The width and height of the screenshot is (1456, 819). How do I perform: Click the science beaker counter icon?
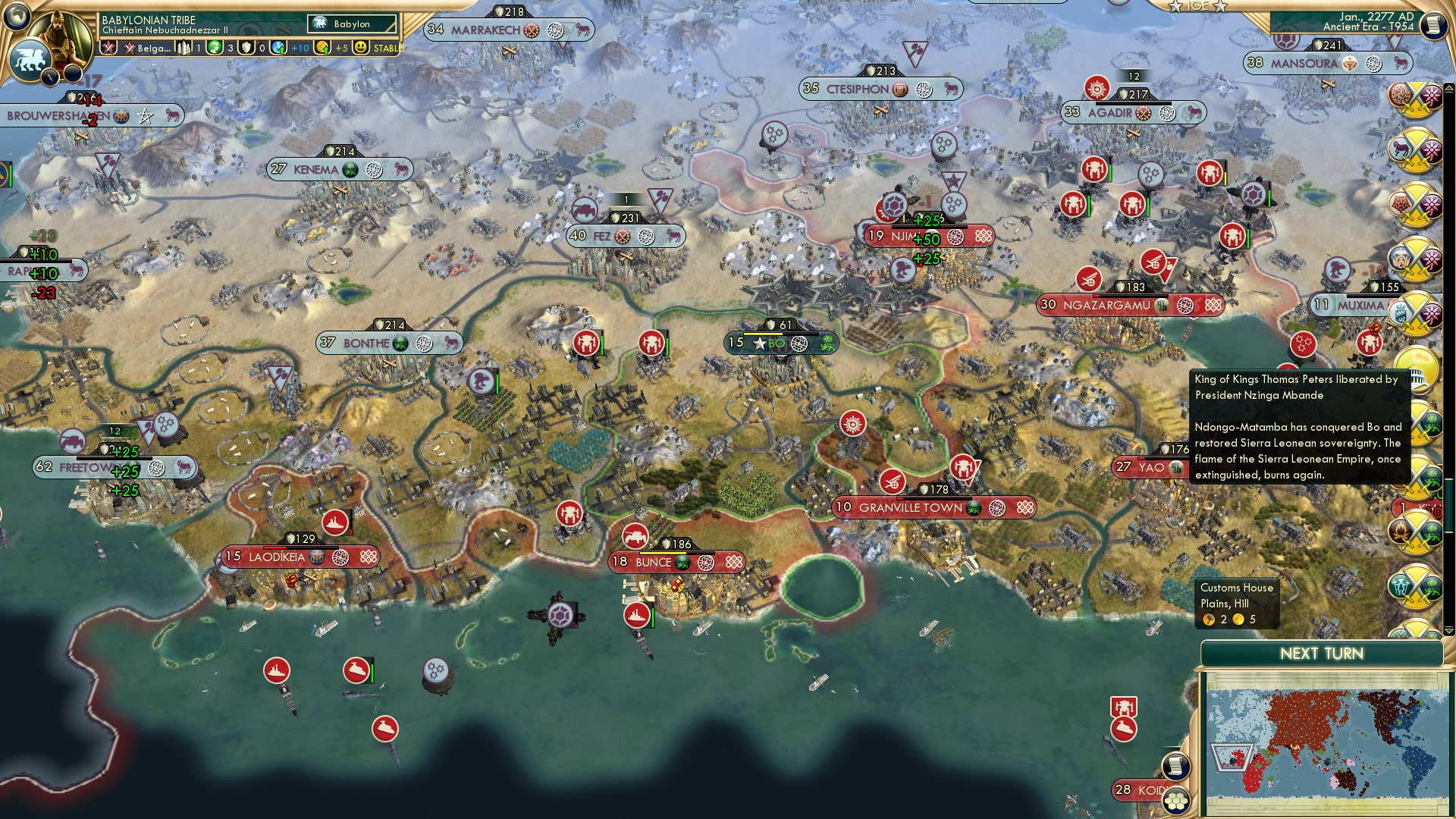point(277,48)
